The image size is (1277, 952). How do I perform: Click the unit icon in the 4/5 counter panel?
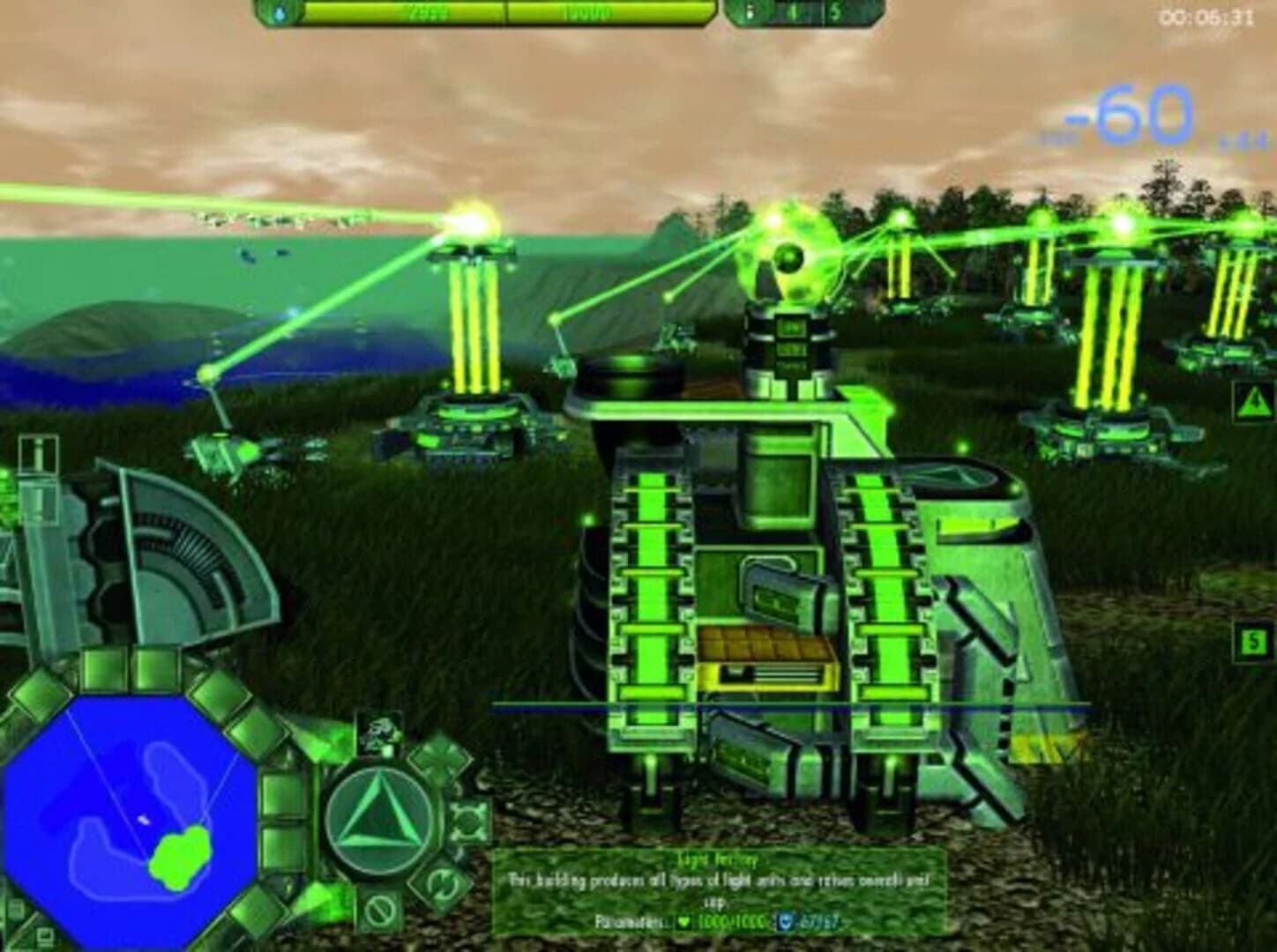[x=750, y=12]
